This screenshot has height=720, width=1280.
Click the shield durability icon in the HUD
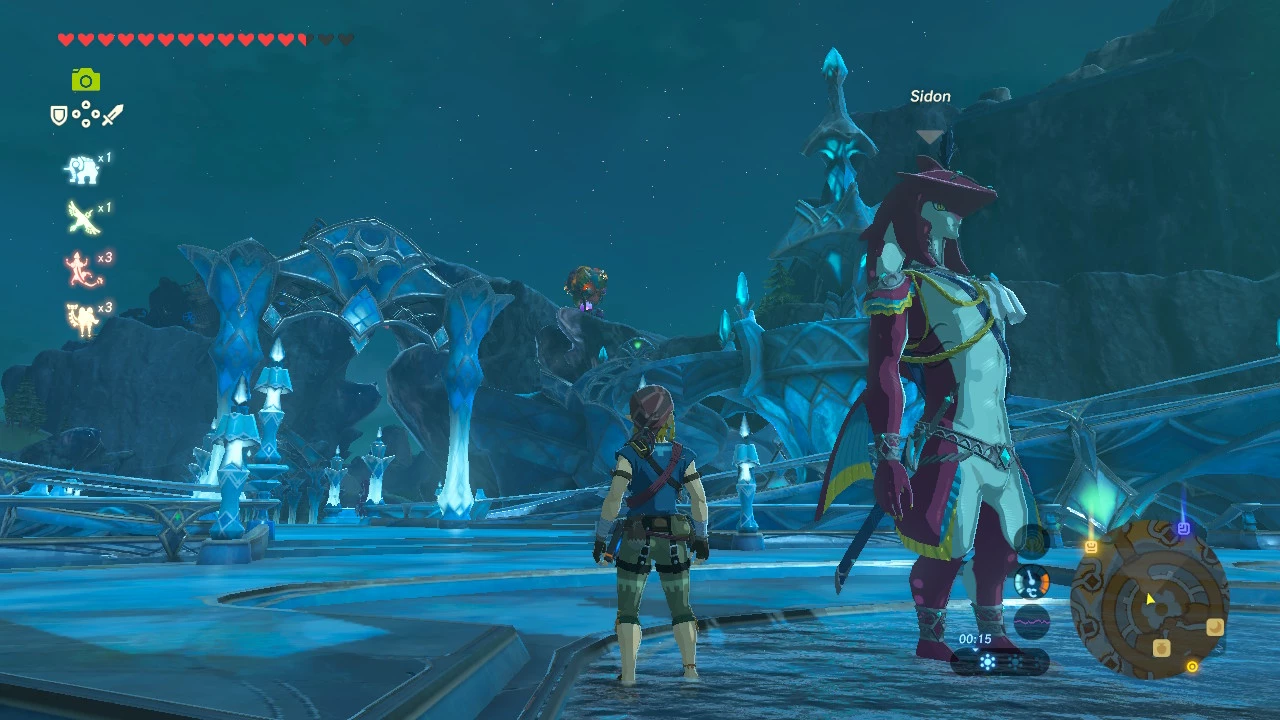point(59,115)
